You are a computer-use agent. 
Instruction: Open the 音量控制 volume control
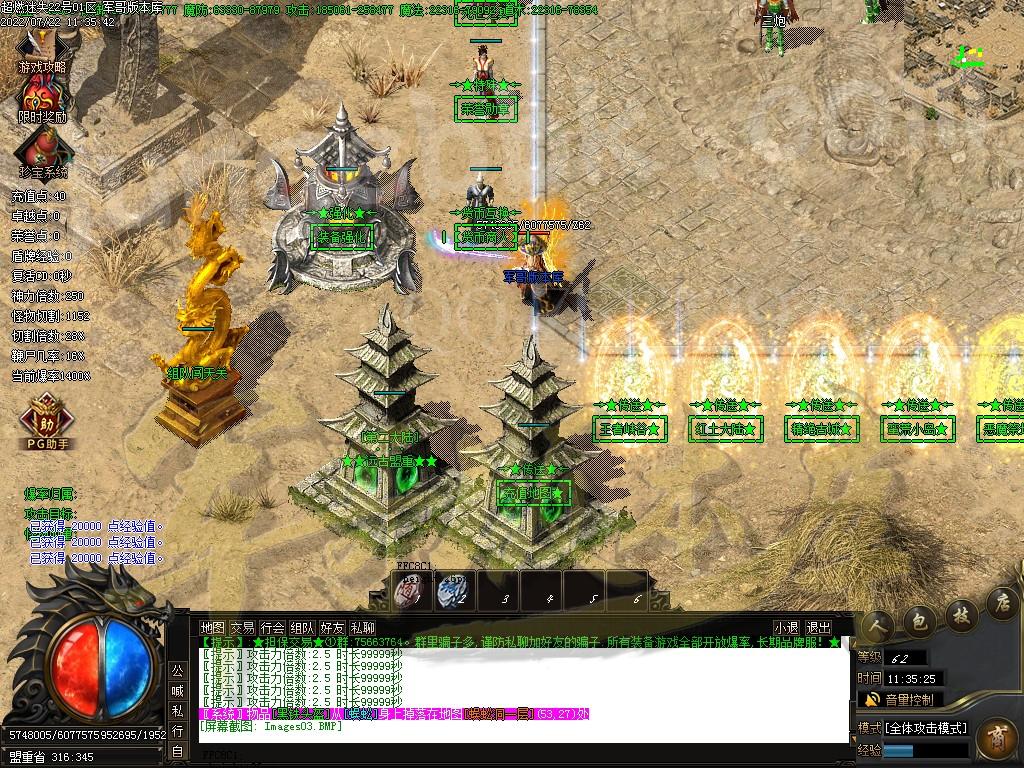[899, 700]
